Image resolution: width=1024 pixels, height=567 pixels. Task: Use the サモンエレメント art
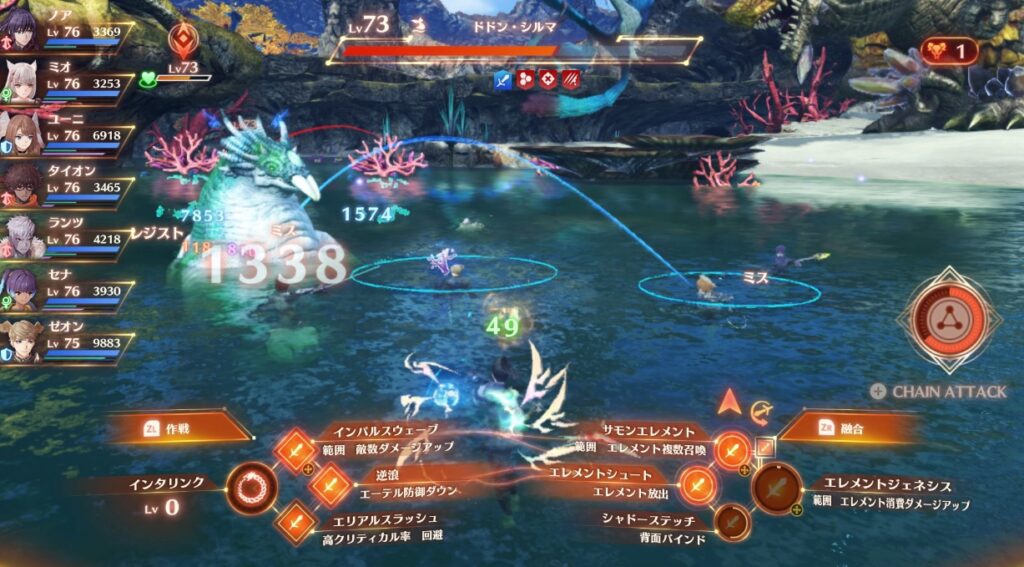point(733,450)
